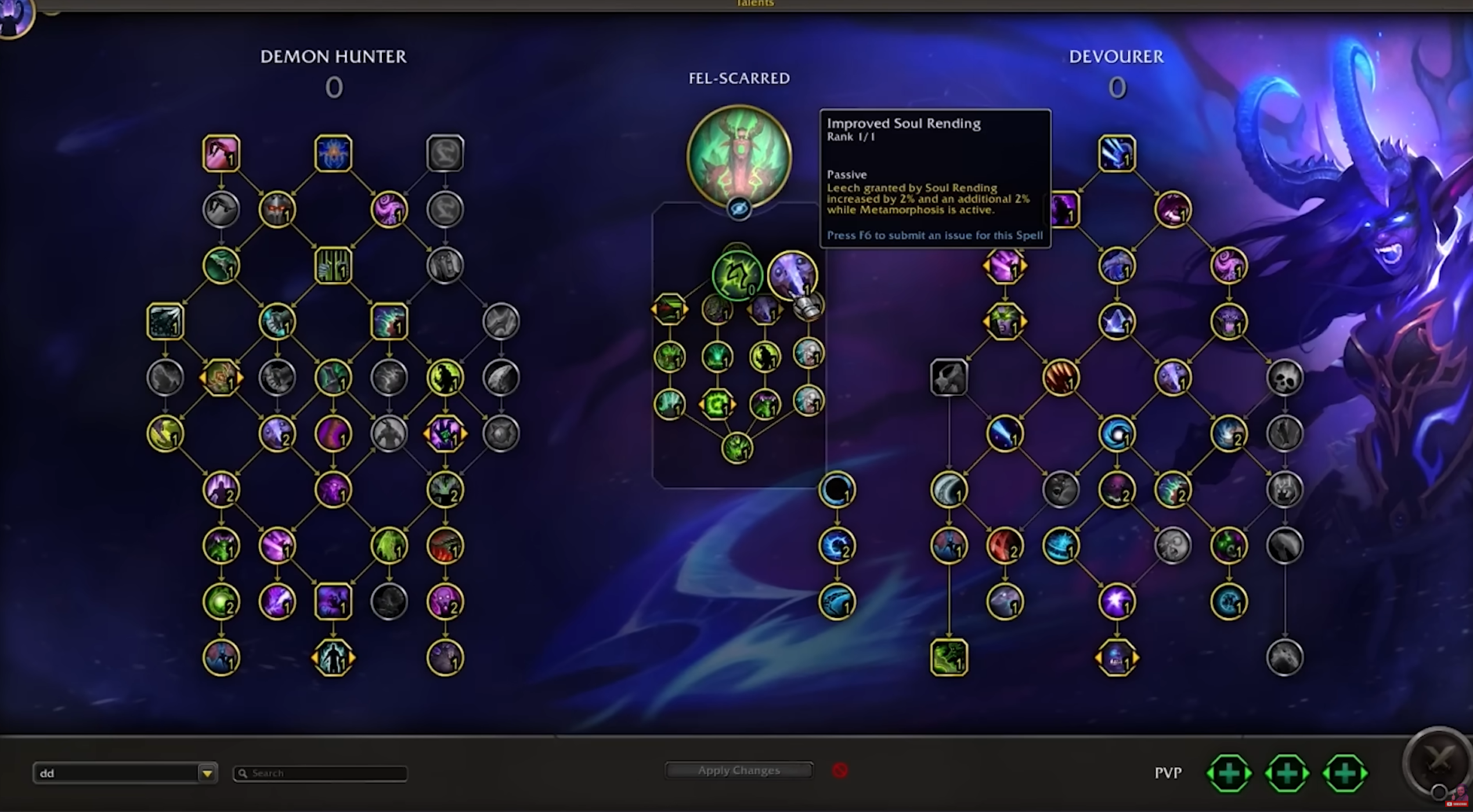Image resolution: width=1473 pixels, height=812 pixels.
Task: Toggle the orange hexagonal choice node in class tree
Action: (222, 377)
